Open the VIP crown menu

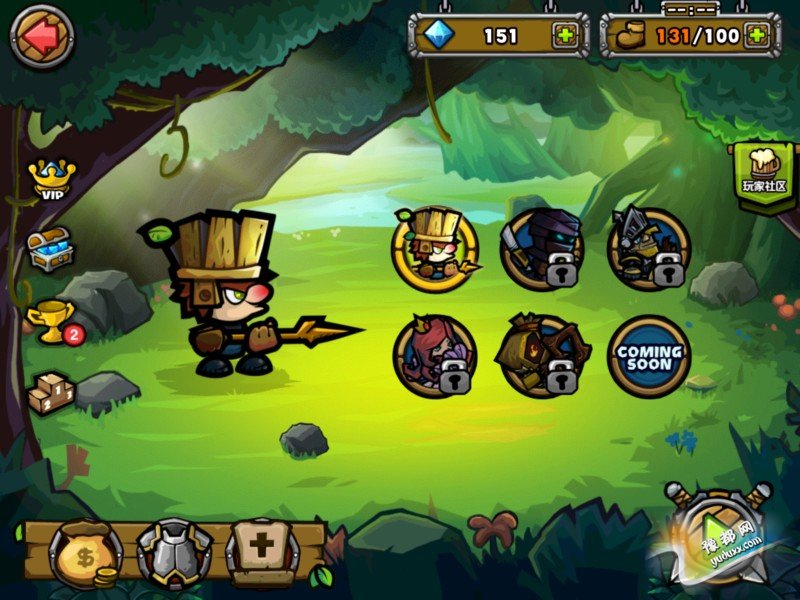(x=48, y=179)
